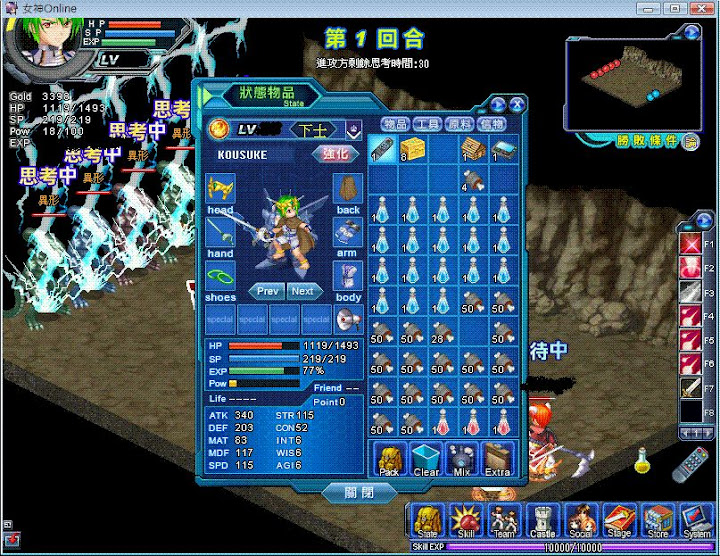Screen dimensions: 720x556
Task: Switch to the 物品 items tab
Action: 396,124
